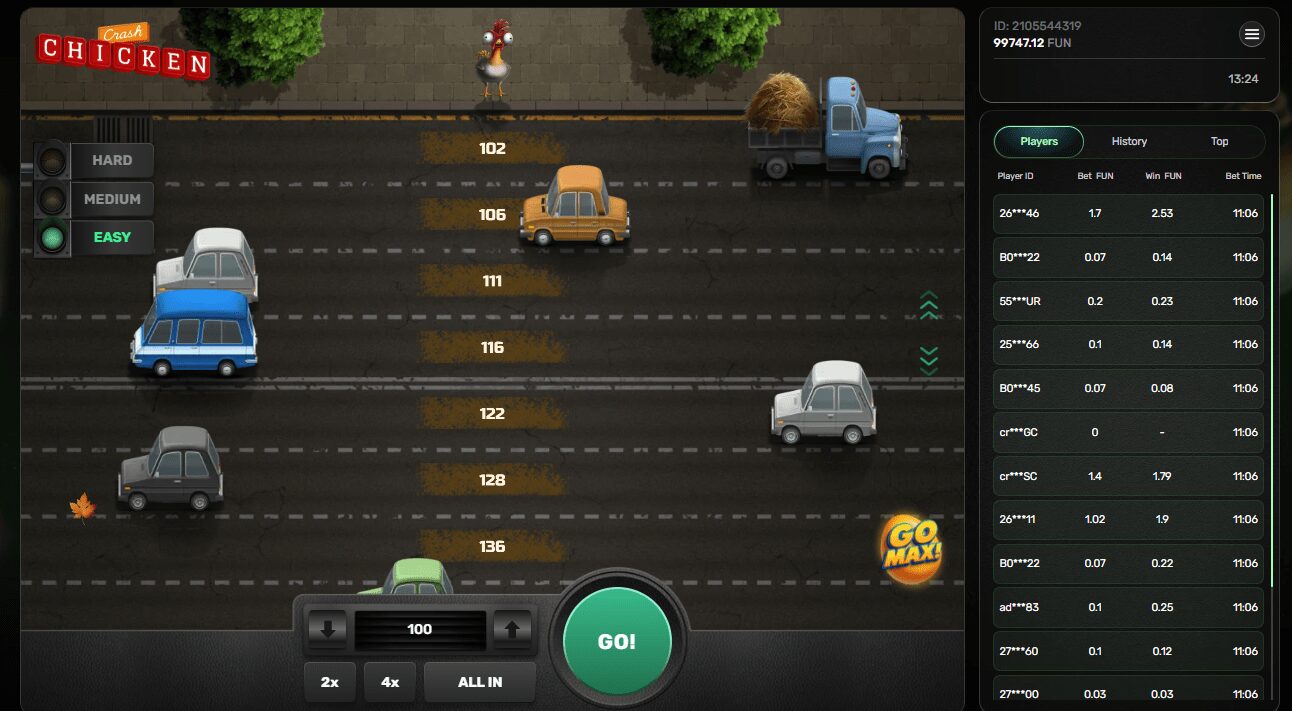Click the green double down-chevron icon
This screenshot has height=711, width=1292.
pos(929,360)
